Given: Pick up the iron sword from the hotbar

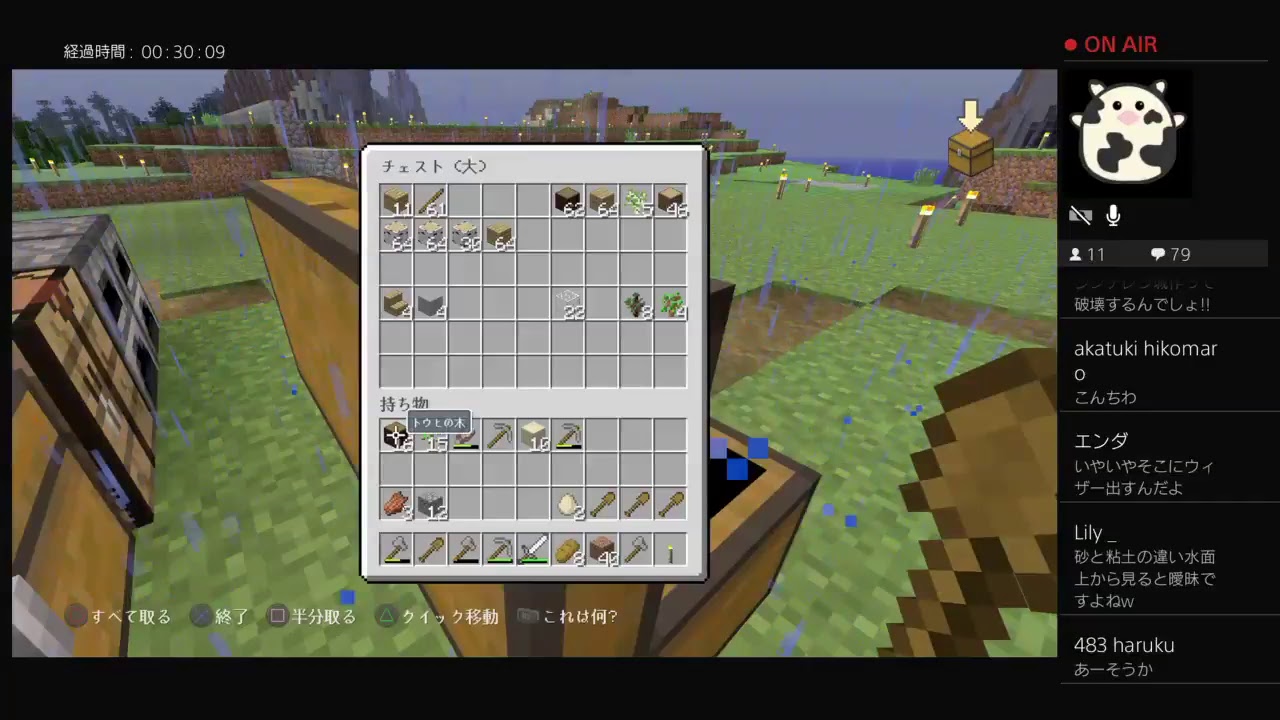Looking at the screenshot, I should (533, 550).
